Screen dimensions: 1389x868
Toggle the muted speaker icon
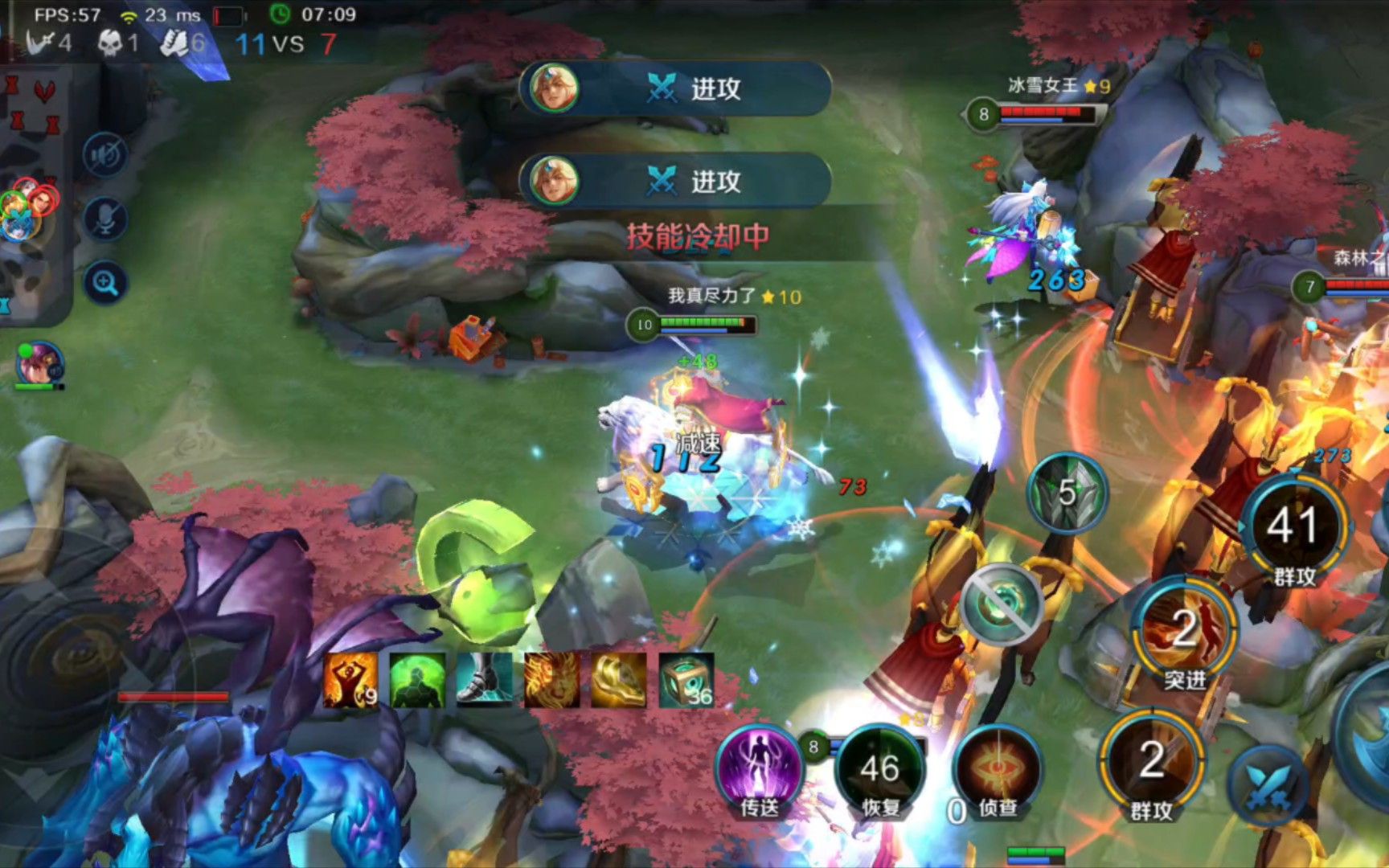pos(105,154)
